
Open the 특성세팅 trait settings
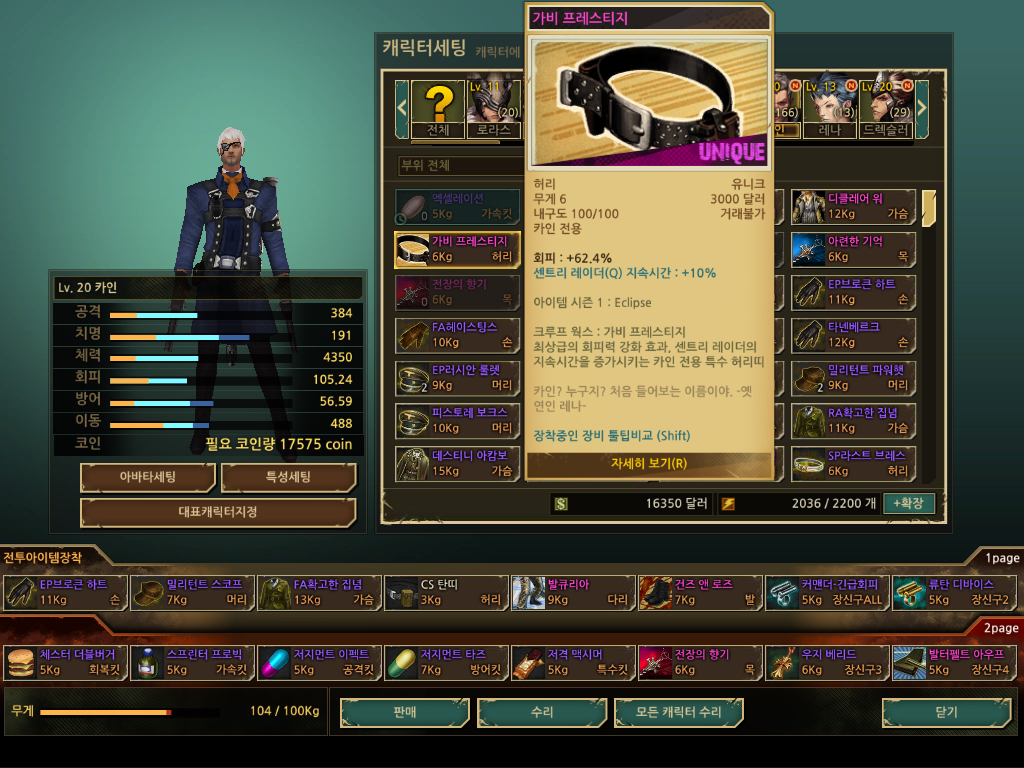[x=288, y=477]
